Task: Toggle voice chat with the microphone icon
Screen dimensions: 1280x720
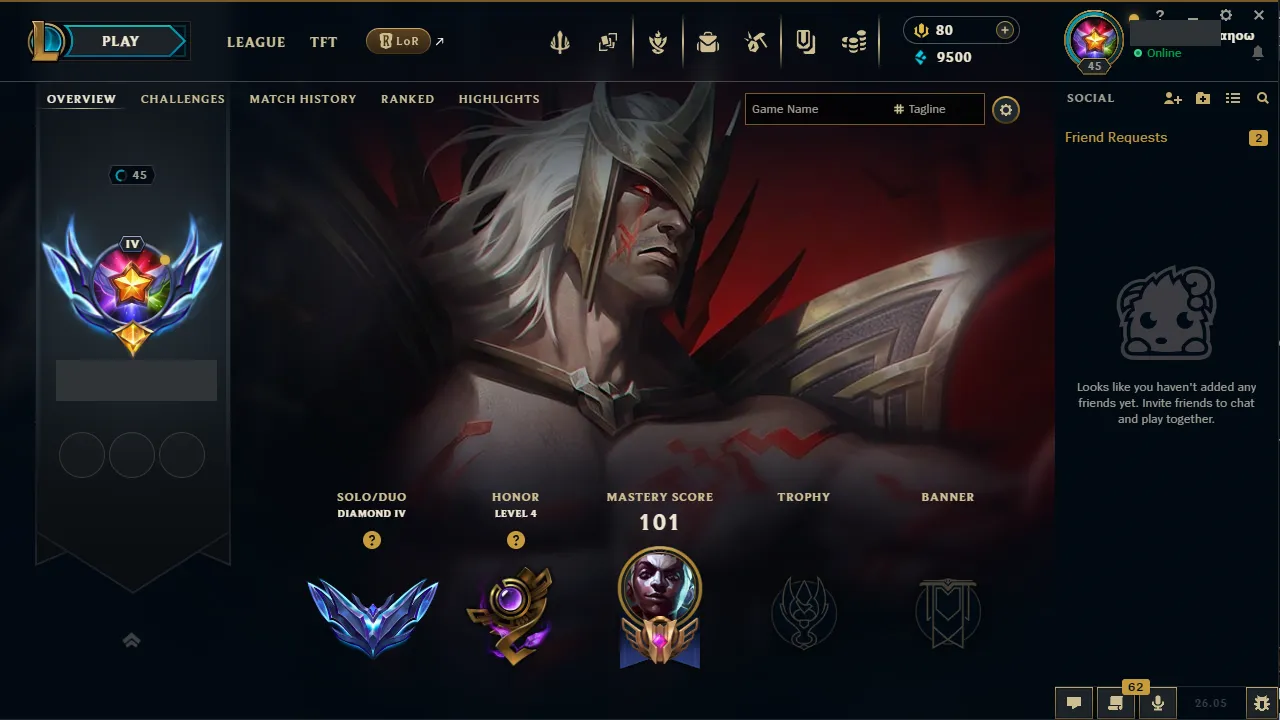Action: click(1157, 703)
